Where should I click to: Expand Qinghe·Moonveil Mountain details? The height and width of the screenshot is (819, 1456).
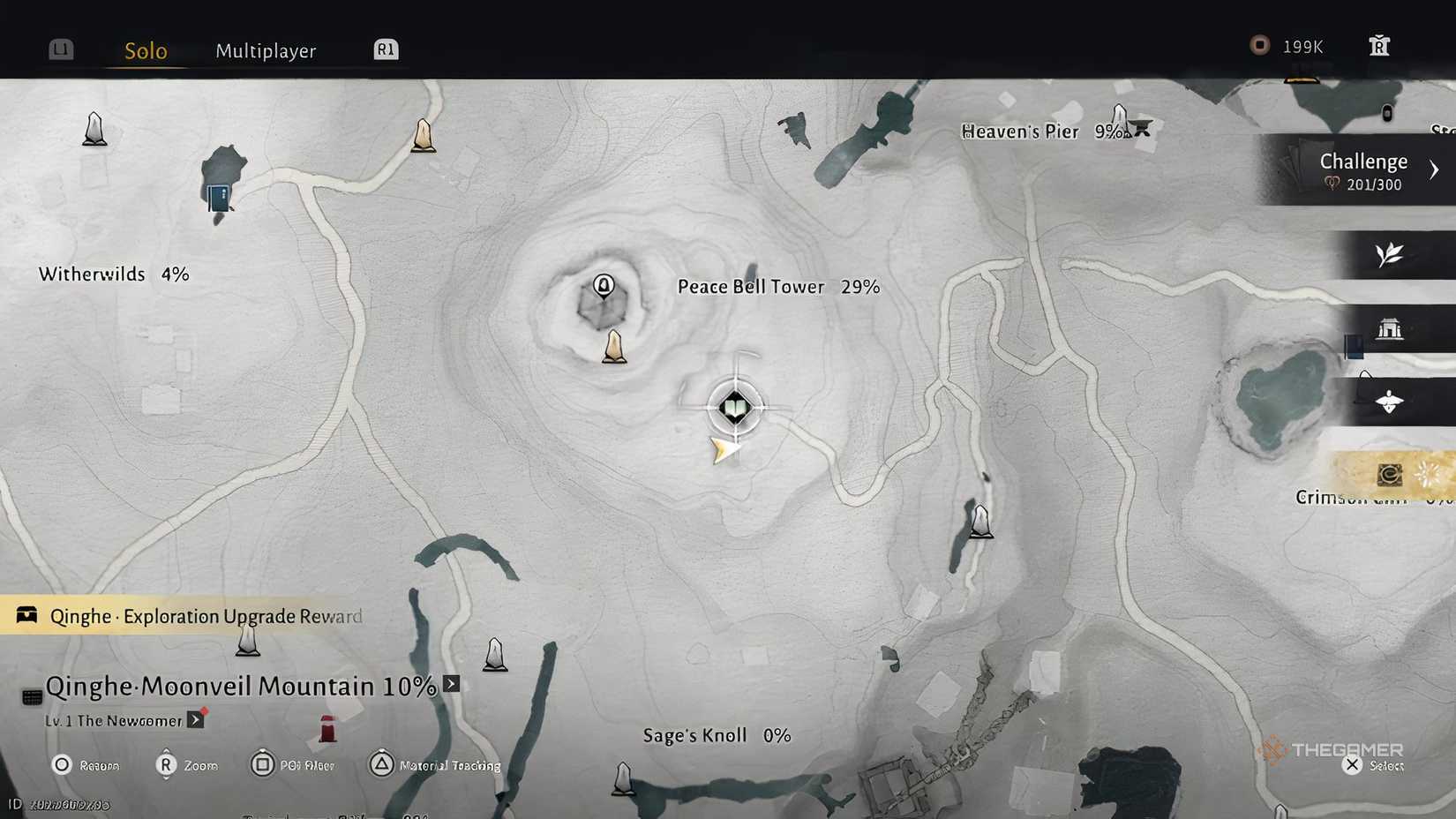tap(451, 683)
